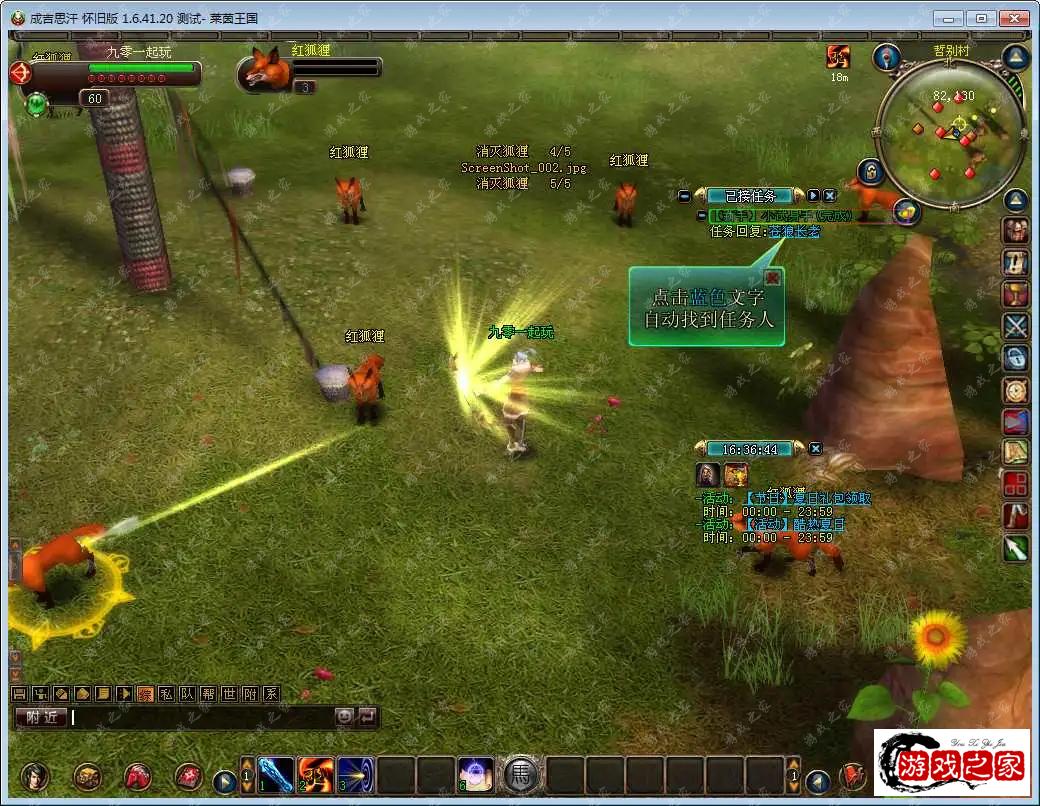Click the padlock icon in the right sidebar
The image size is (1040, 806).
(x=1016, y=358)
